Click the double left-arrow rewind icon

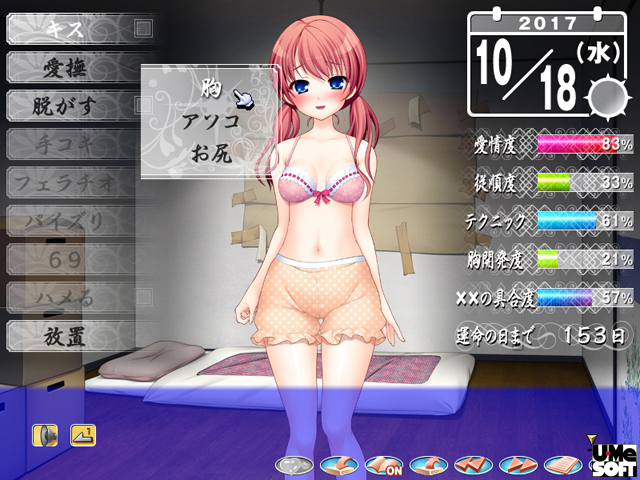coord(473,465)
